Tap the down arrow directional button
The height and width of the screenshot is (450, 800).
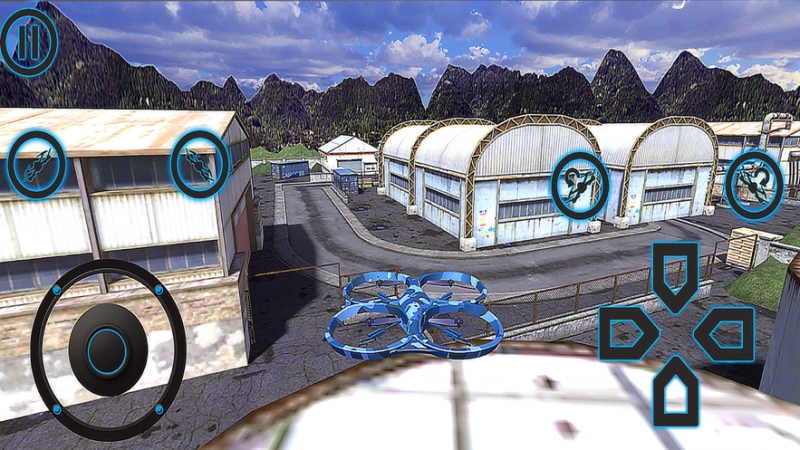pyautogui.click(x=675, y=390)
